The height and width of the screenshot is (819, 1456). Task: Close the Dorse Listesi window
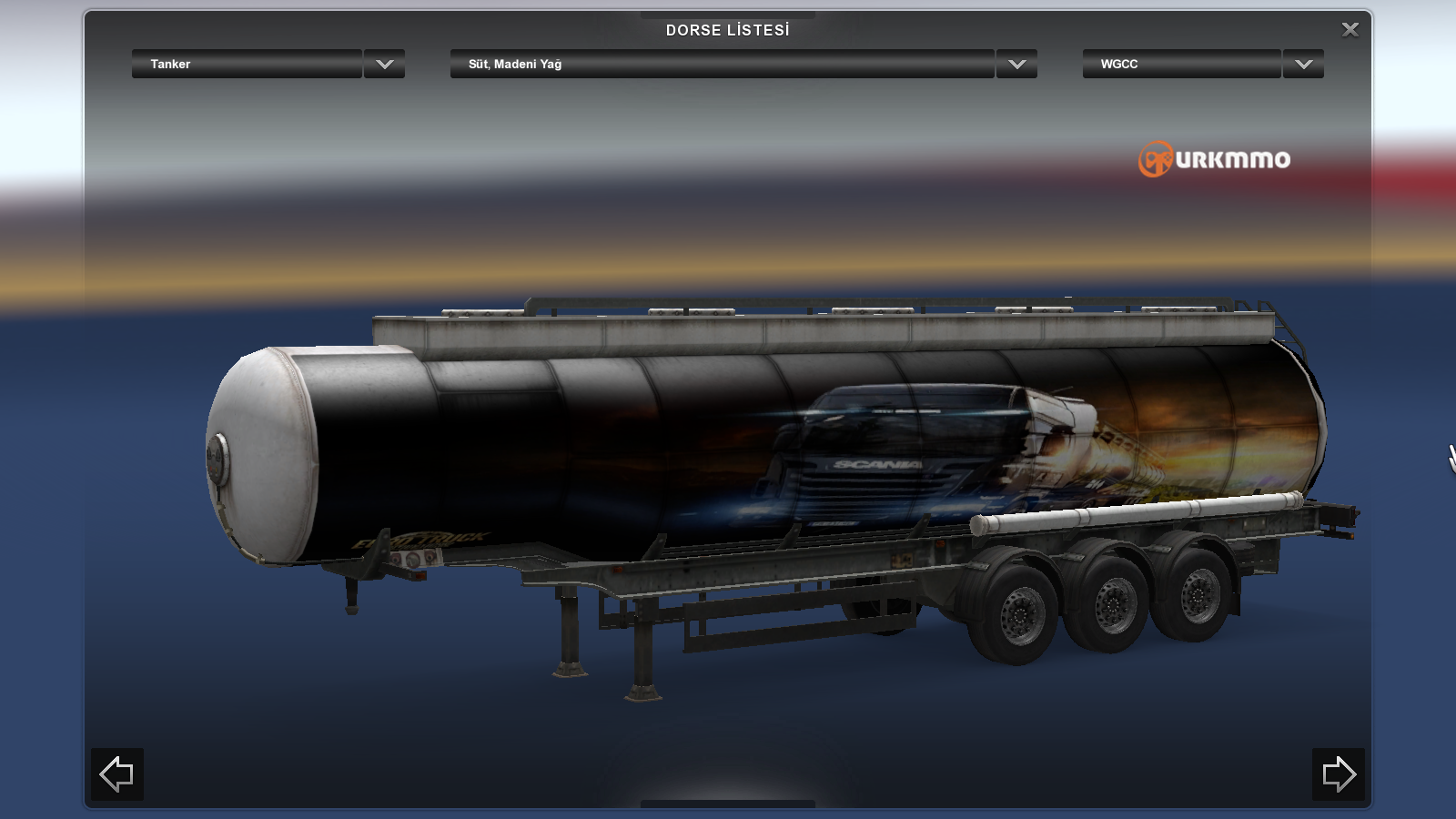point(1350,29)
